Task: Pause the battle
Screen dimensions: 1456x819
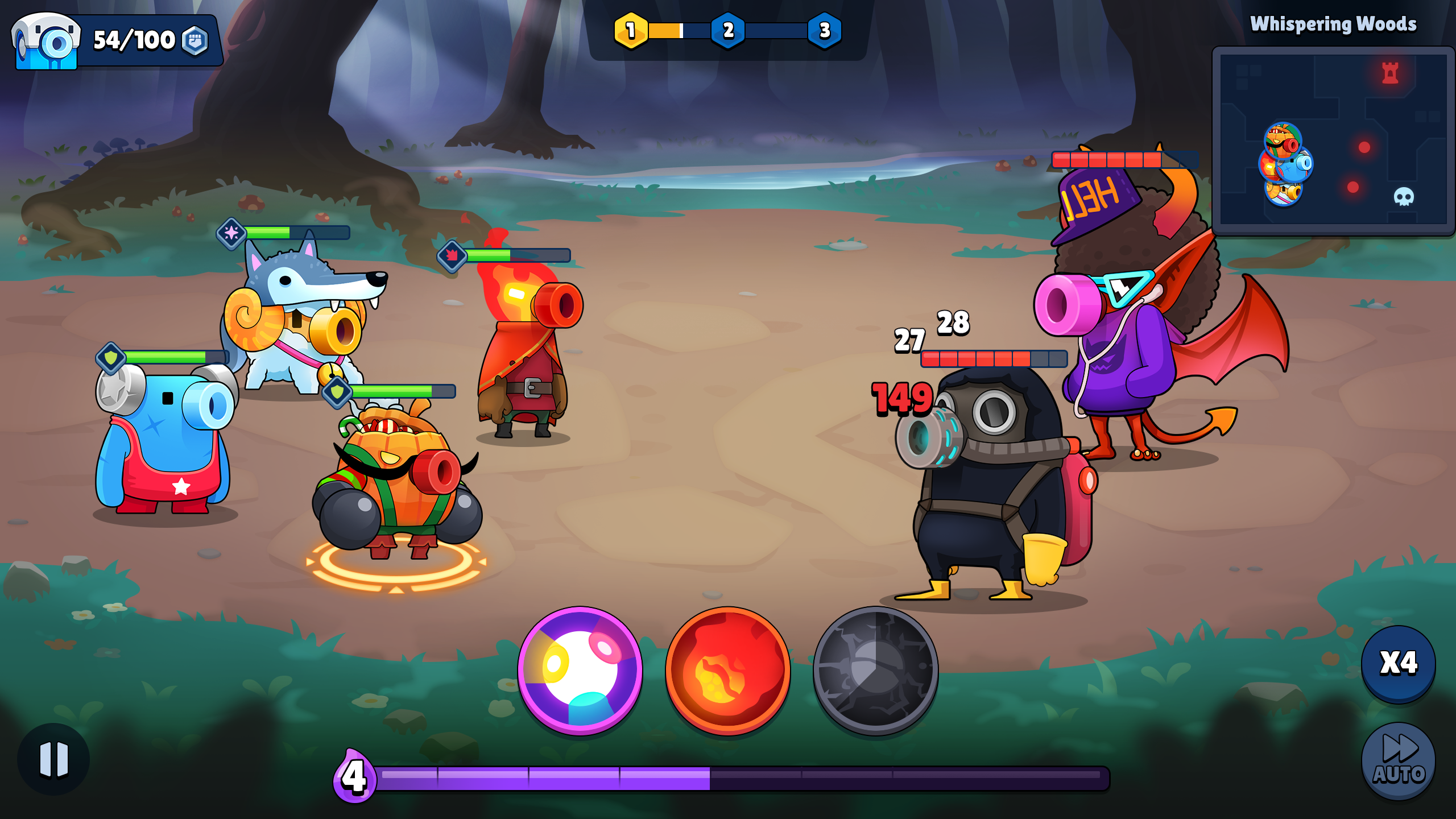Action: point(53,759)
